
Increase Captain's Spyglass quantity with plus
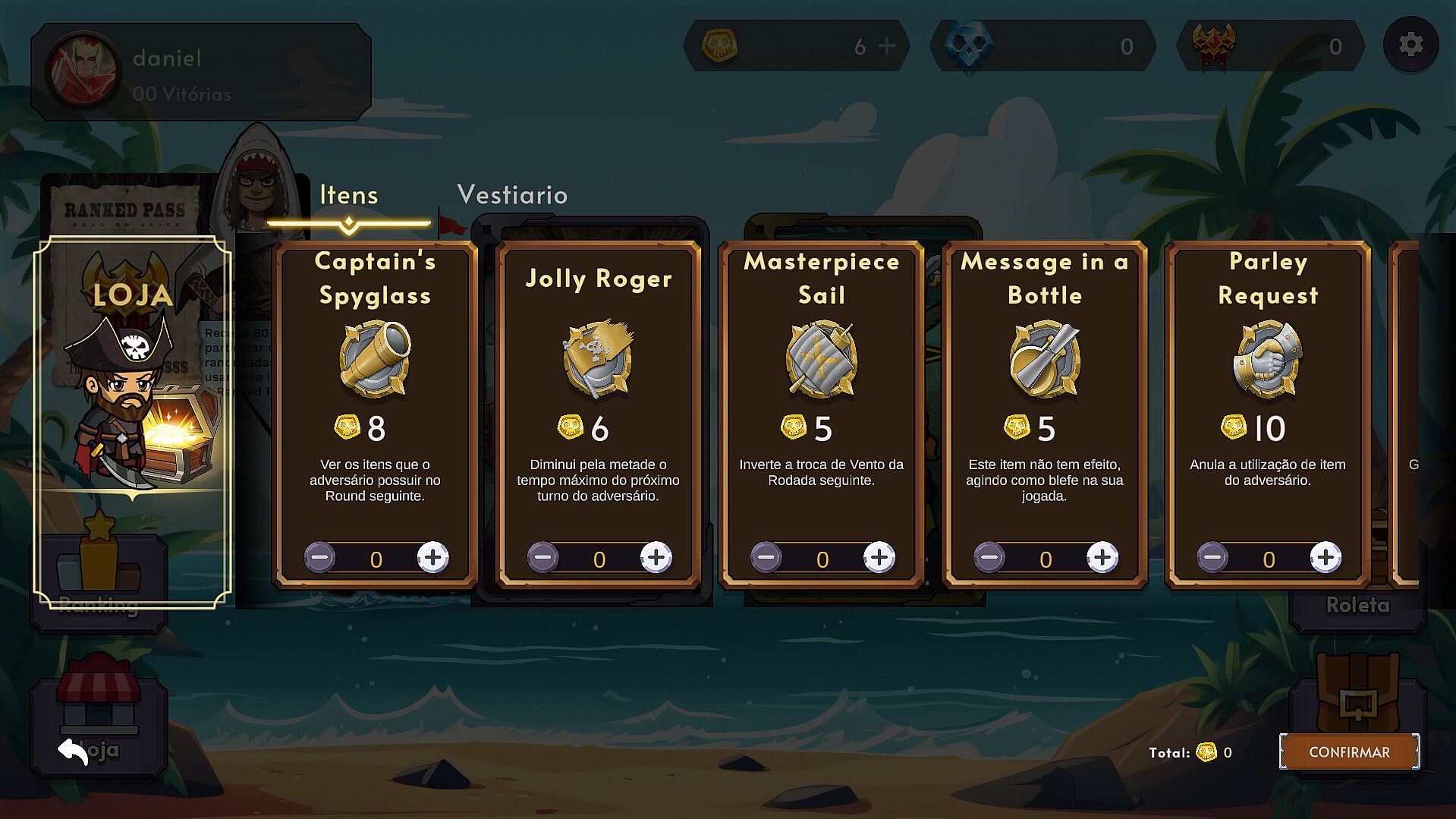click(432, 558)
